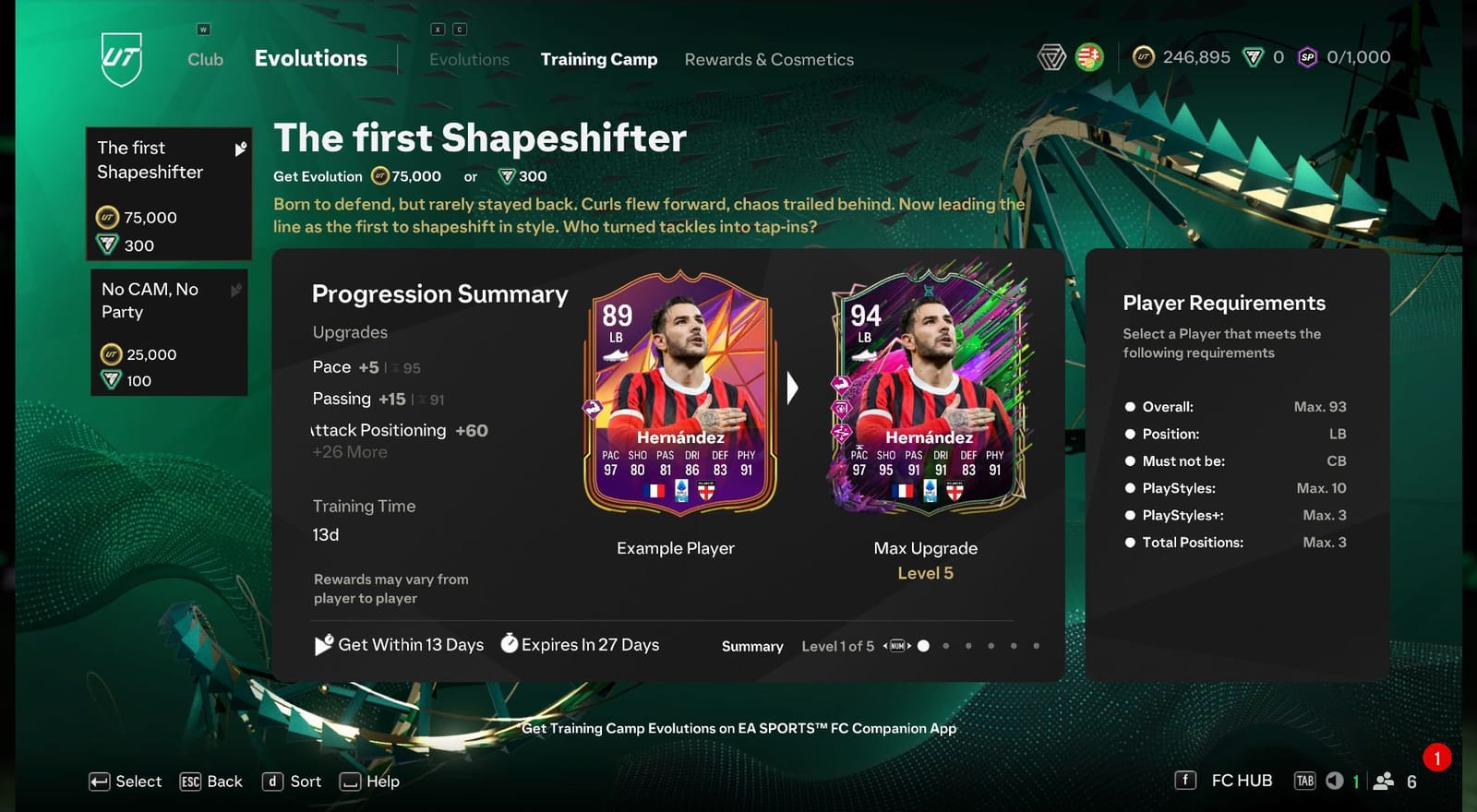
Task: Open the purple SP Season Points icon
Action: click(x=1306, y=57)
